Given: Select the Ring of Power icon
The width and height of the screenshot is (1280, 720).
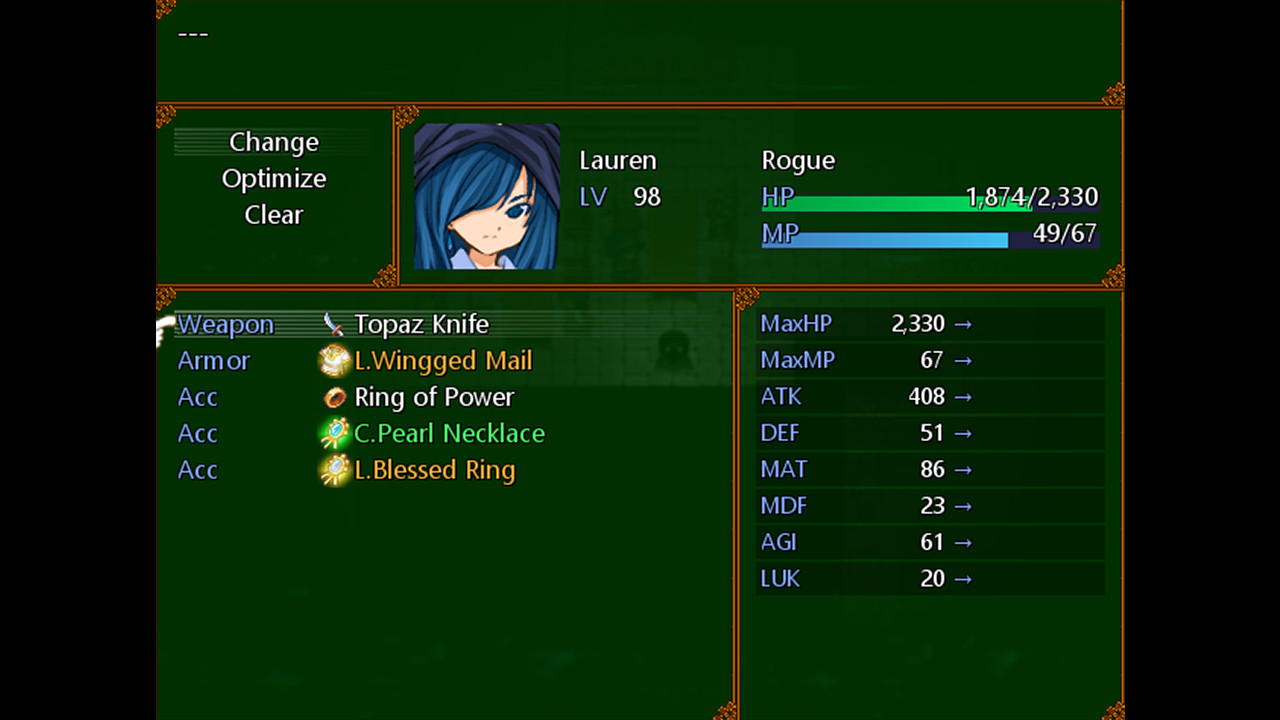Looking at the screenshot, I should [x=334, y=397].
